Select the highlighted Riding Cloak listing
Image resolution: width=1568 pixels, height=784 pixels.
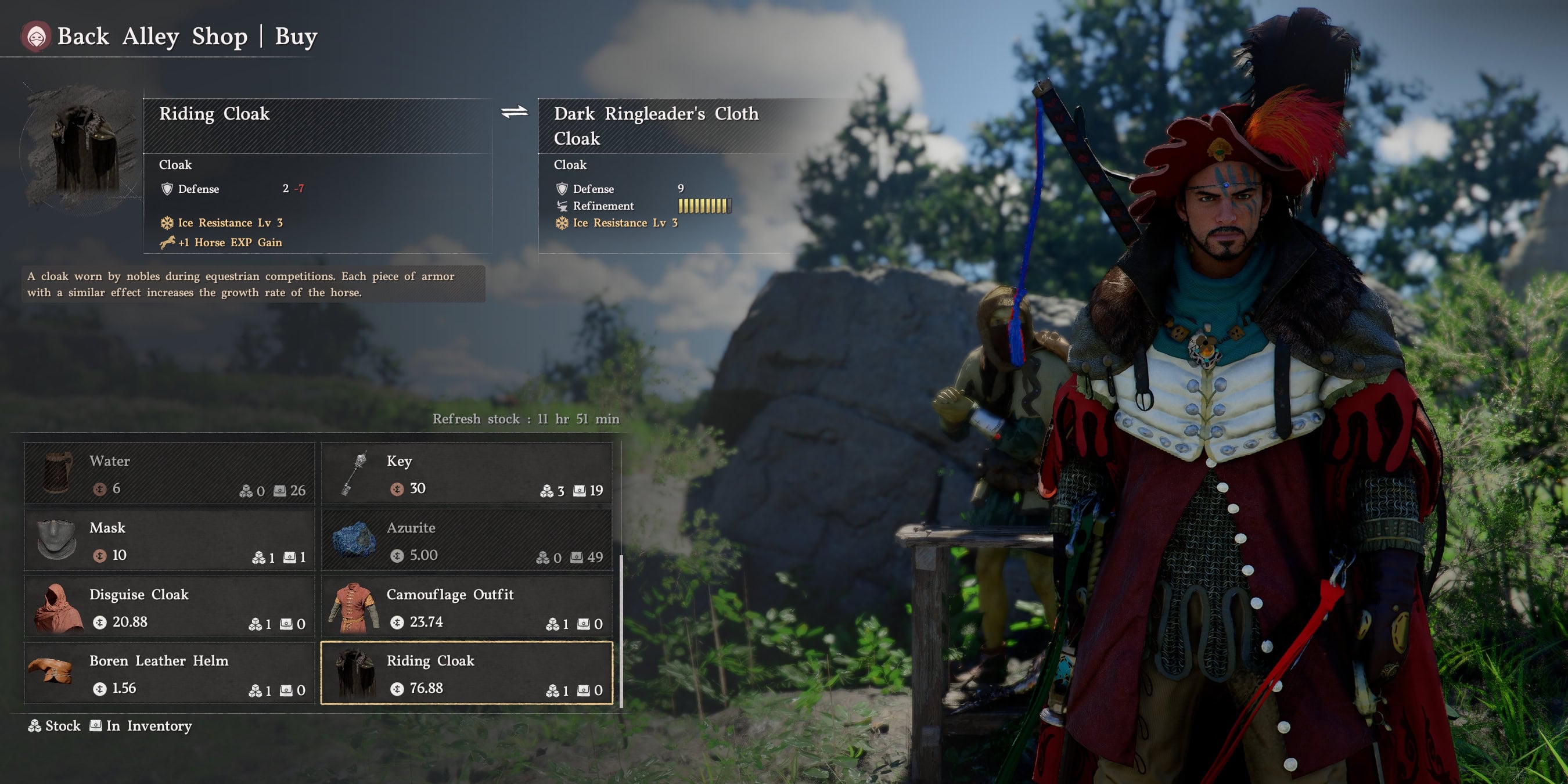click(466, 673)
